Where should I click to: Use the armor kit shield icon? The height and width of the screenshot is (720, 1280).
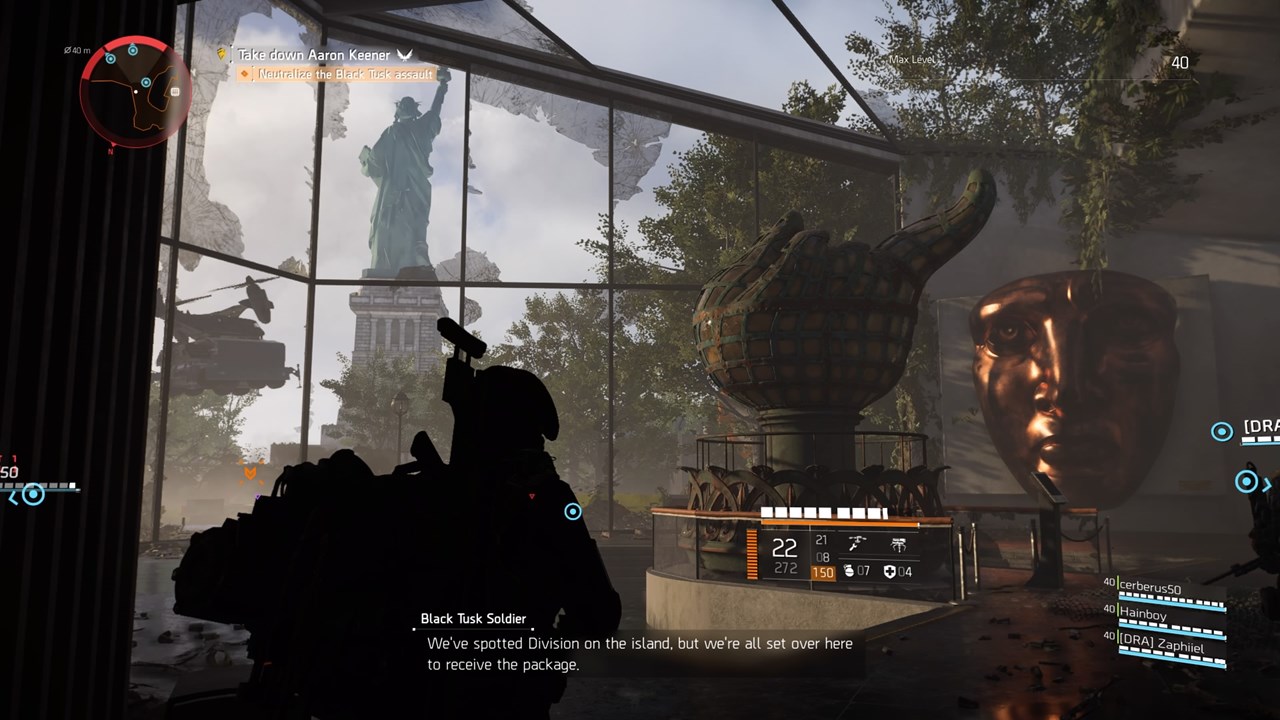click(x=890, y=572)
